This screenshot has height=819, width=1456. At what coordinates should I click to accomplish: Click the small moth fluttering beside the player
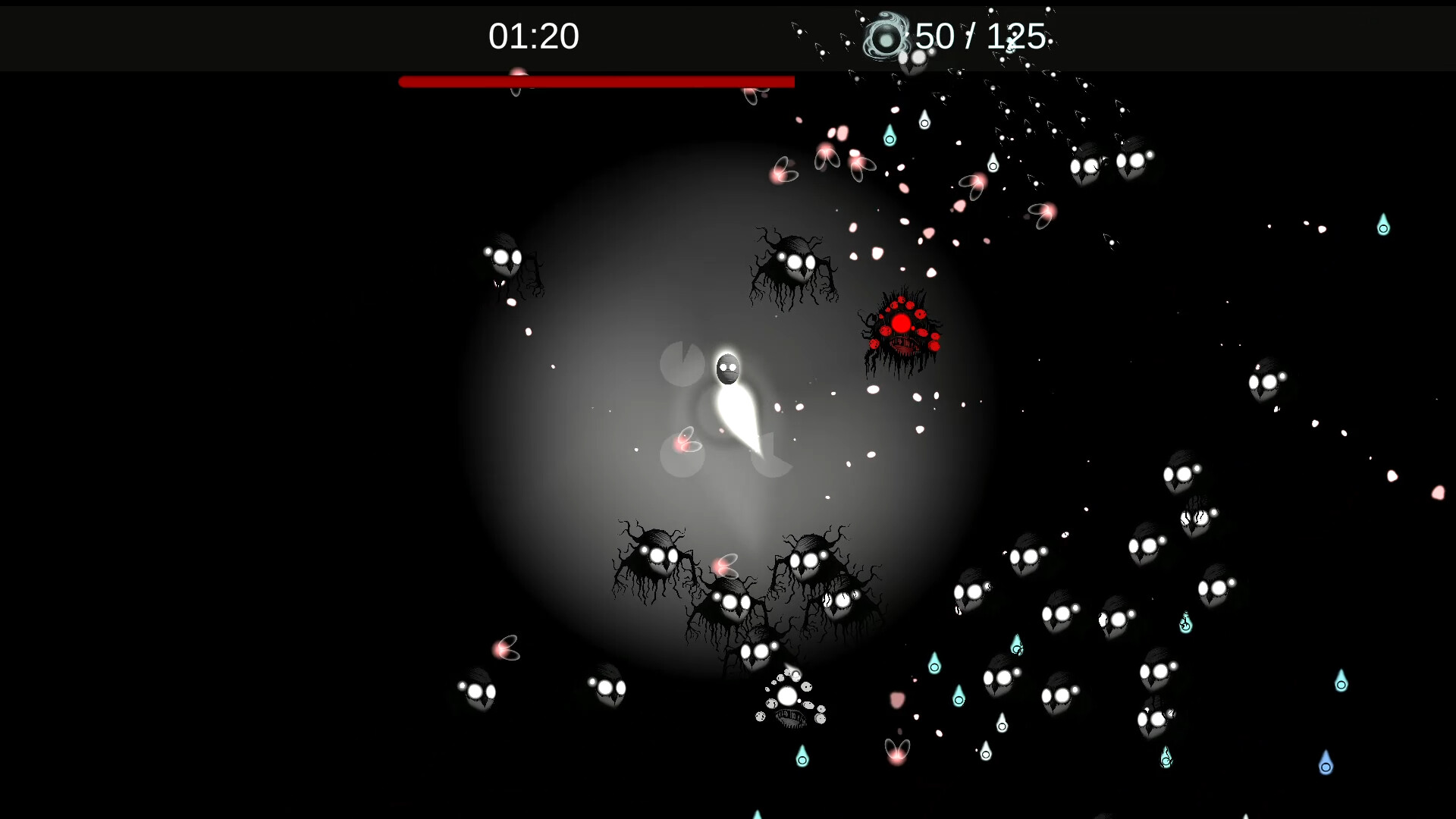click(x=686, y=438)
